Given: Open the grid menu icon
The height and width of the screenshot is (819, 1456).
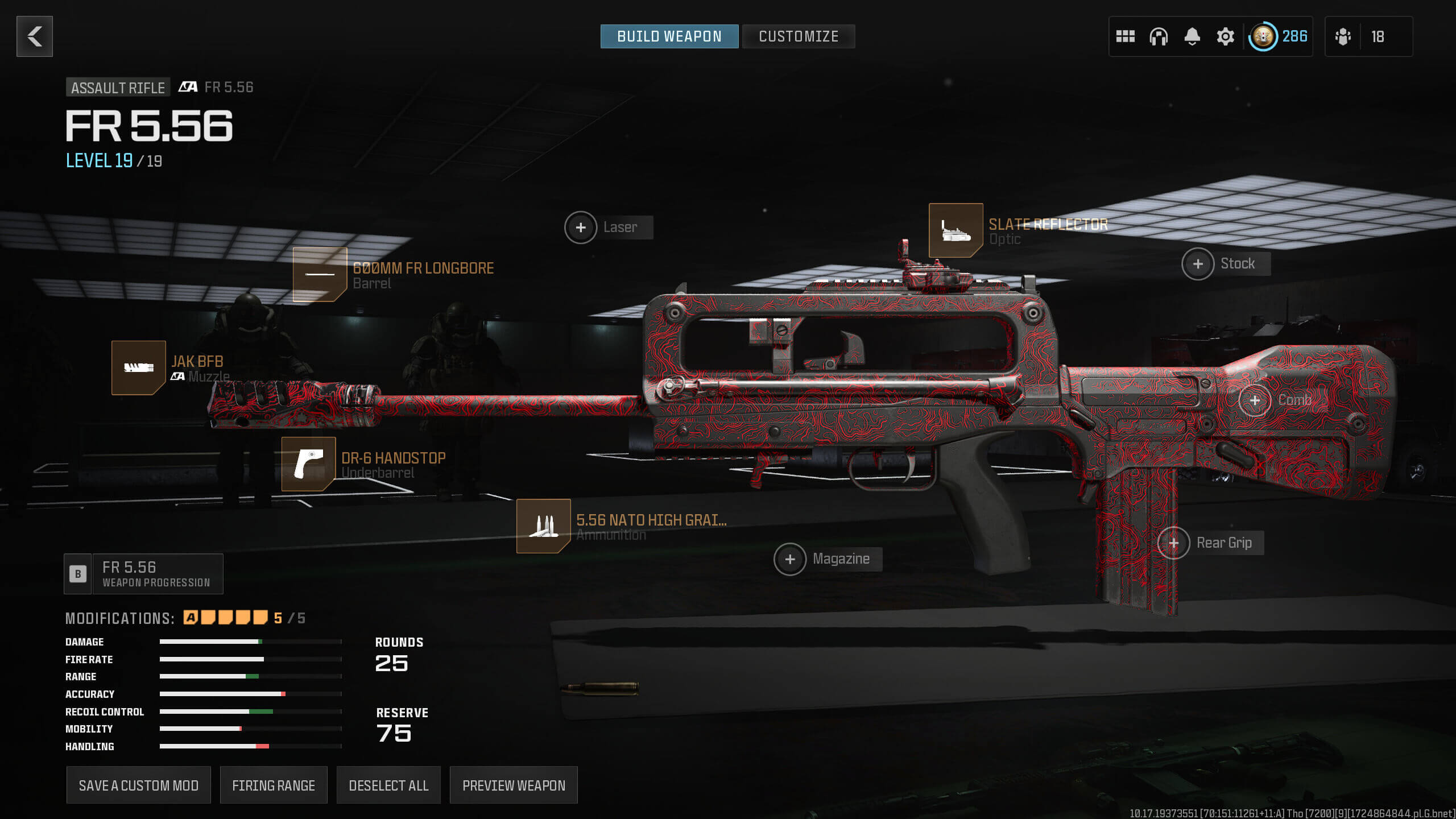Looking at the screenshot, I should (x=1125, y=36).
